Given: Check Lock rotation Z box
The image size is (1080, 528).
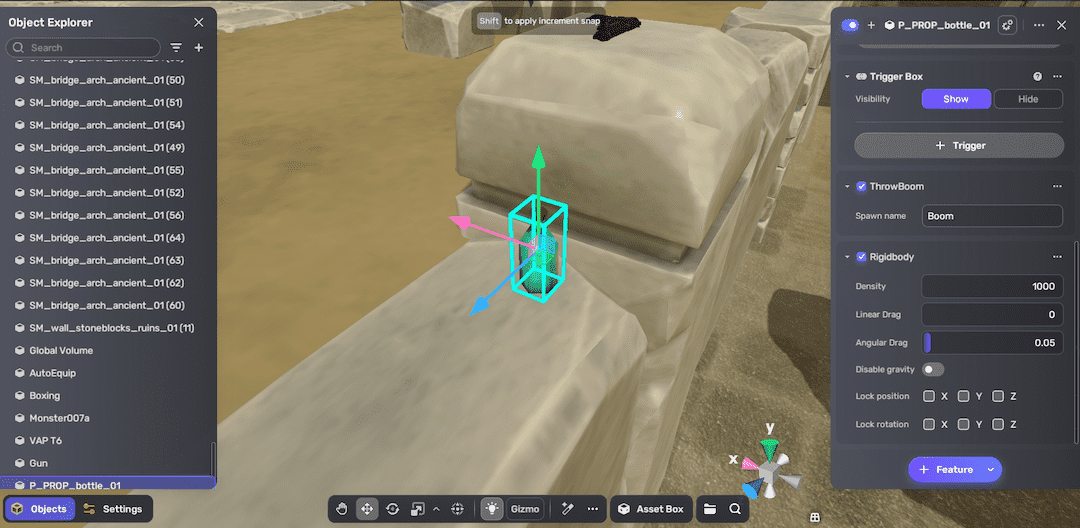Looking at the screenshot, I should [998, 425].
